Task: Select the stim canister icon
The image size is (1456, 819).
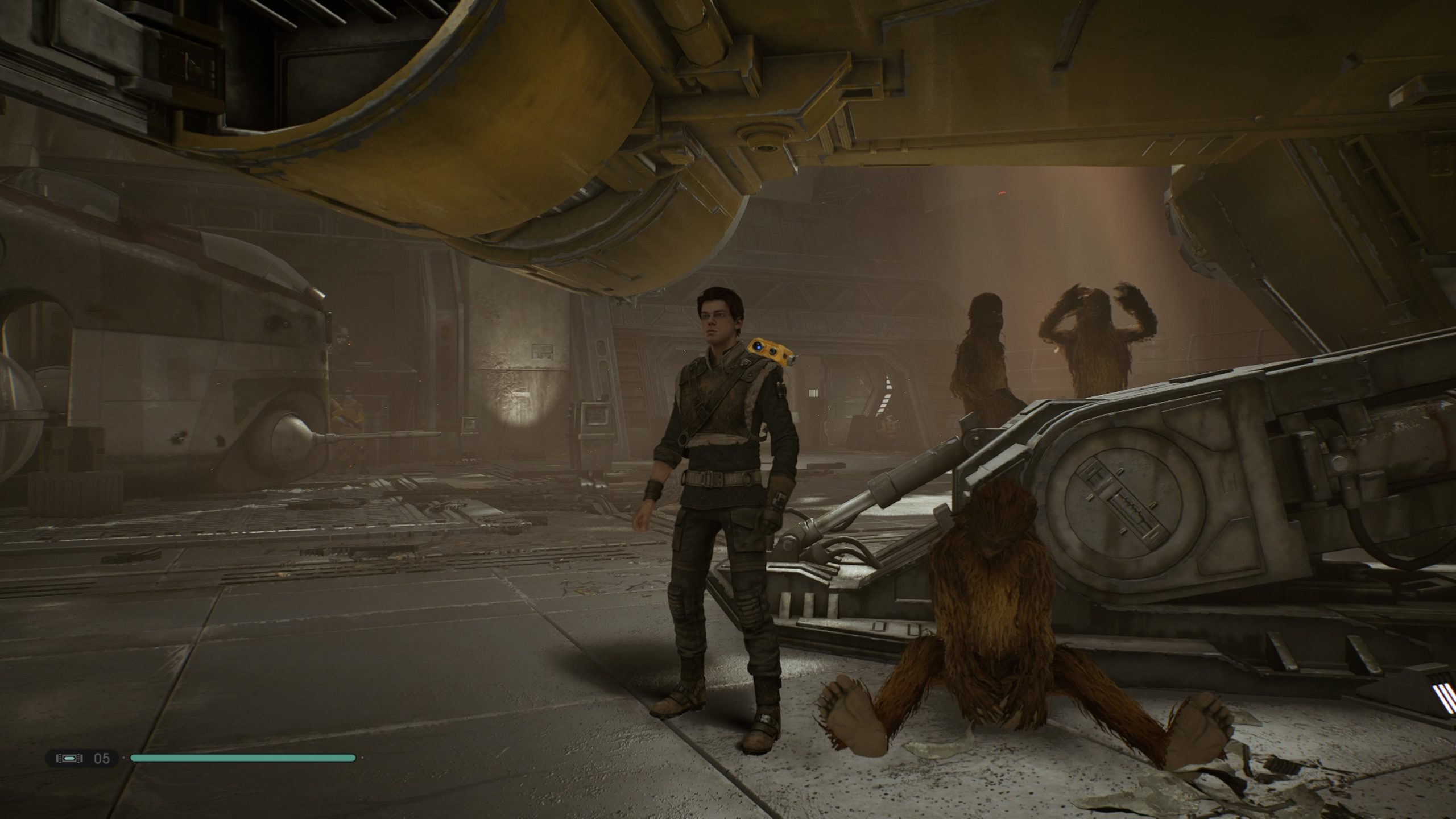Action: 69,758
